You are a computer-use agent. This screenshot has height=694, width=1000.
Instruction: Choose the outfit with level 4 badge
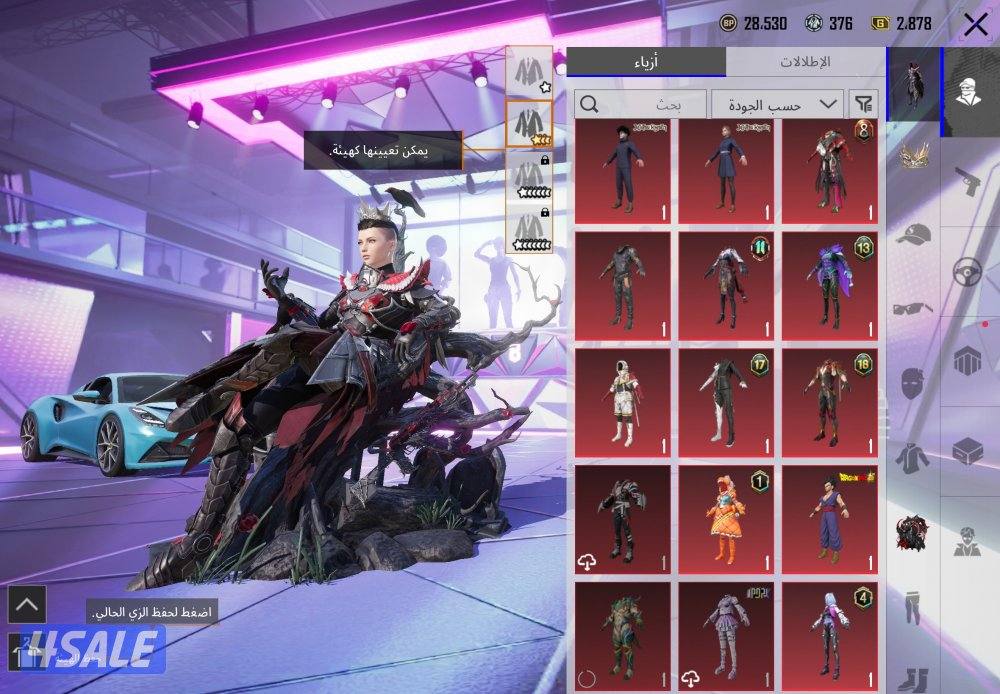point(829,633)
